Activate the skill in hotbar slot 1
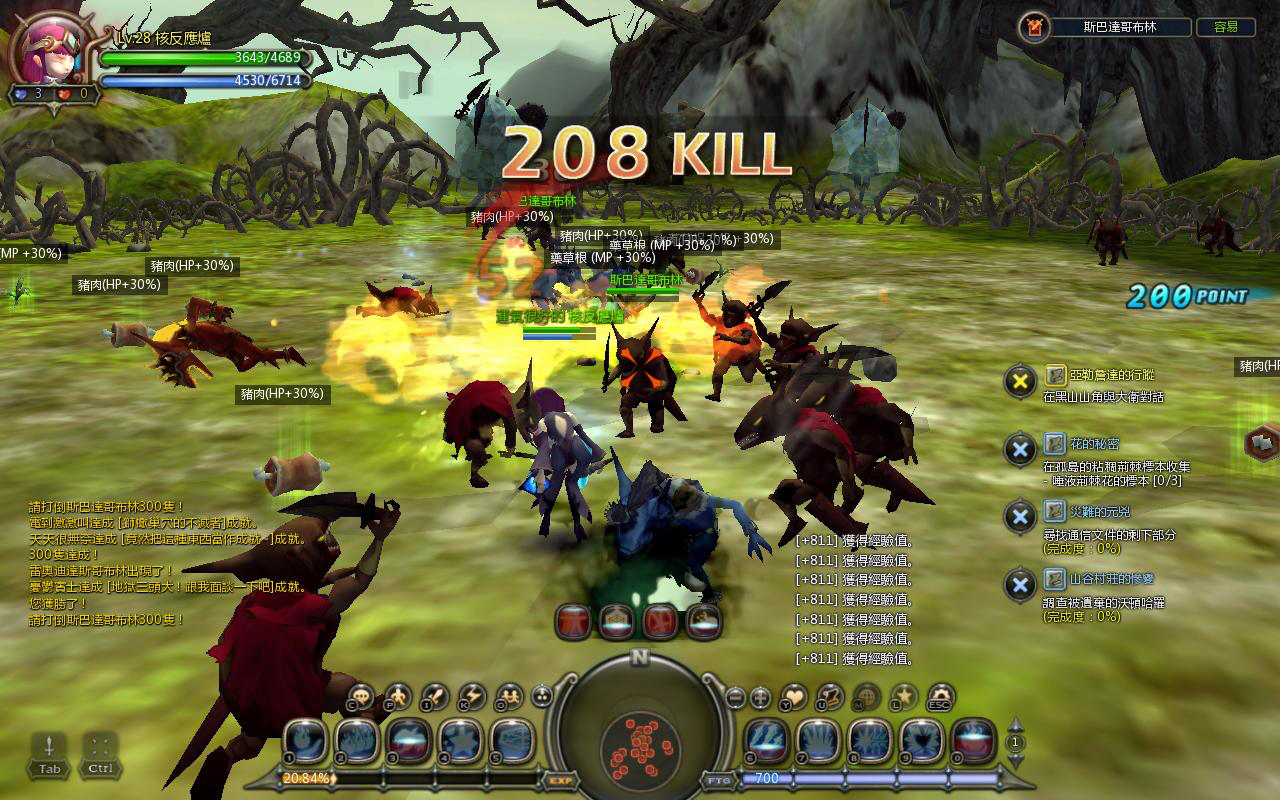 (303, 741)
